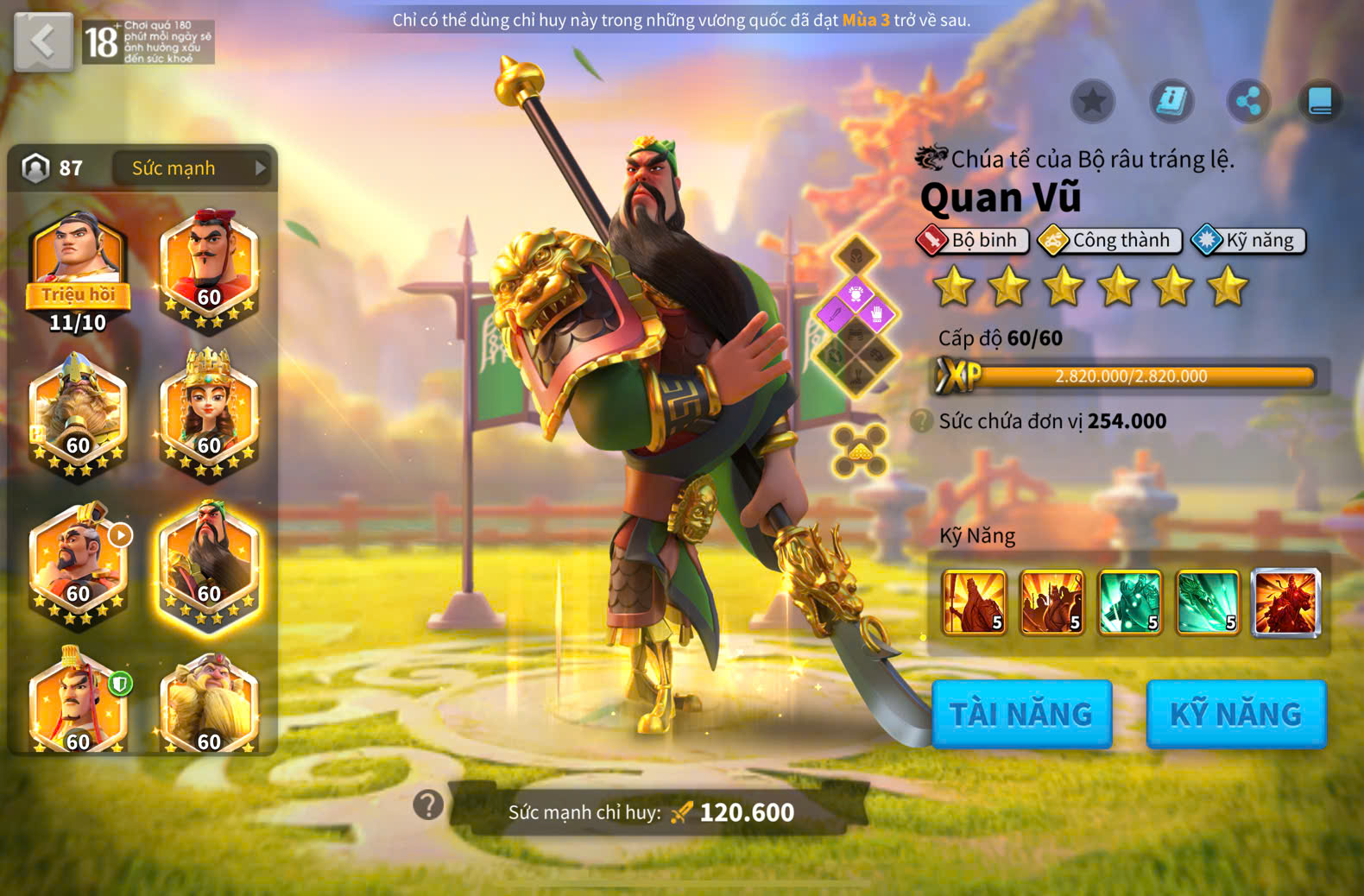Open the KỸ NĂNG skills screen
This screenshot has height=896, width=1364.
(x=1235, y=714)
